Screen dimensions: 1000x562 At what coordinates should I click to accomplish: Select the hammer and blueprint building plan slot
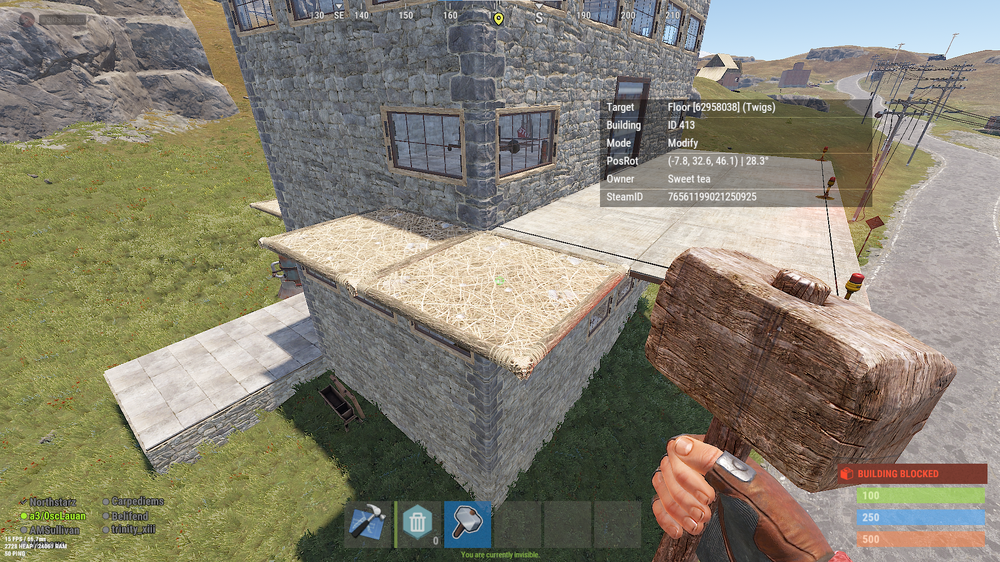click(368, 524)
